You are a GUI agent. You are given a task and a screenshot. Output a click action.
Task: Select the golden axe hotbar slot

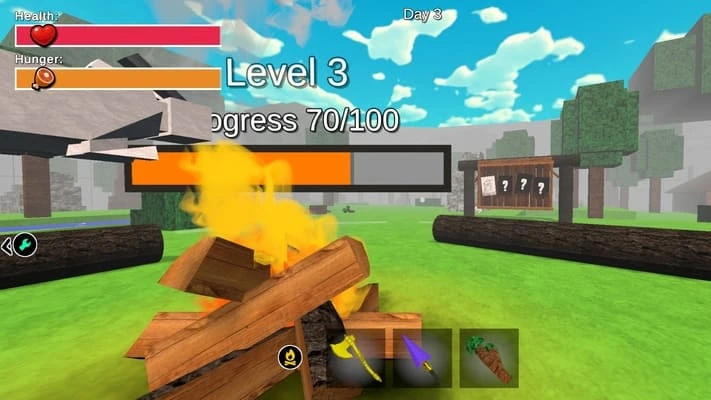pos(355,358)
